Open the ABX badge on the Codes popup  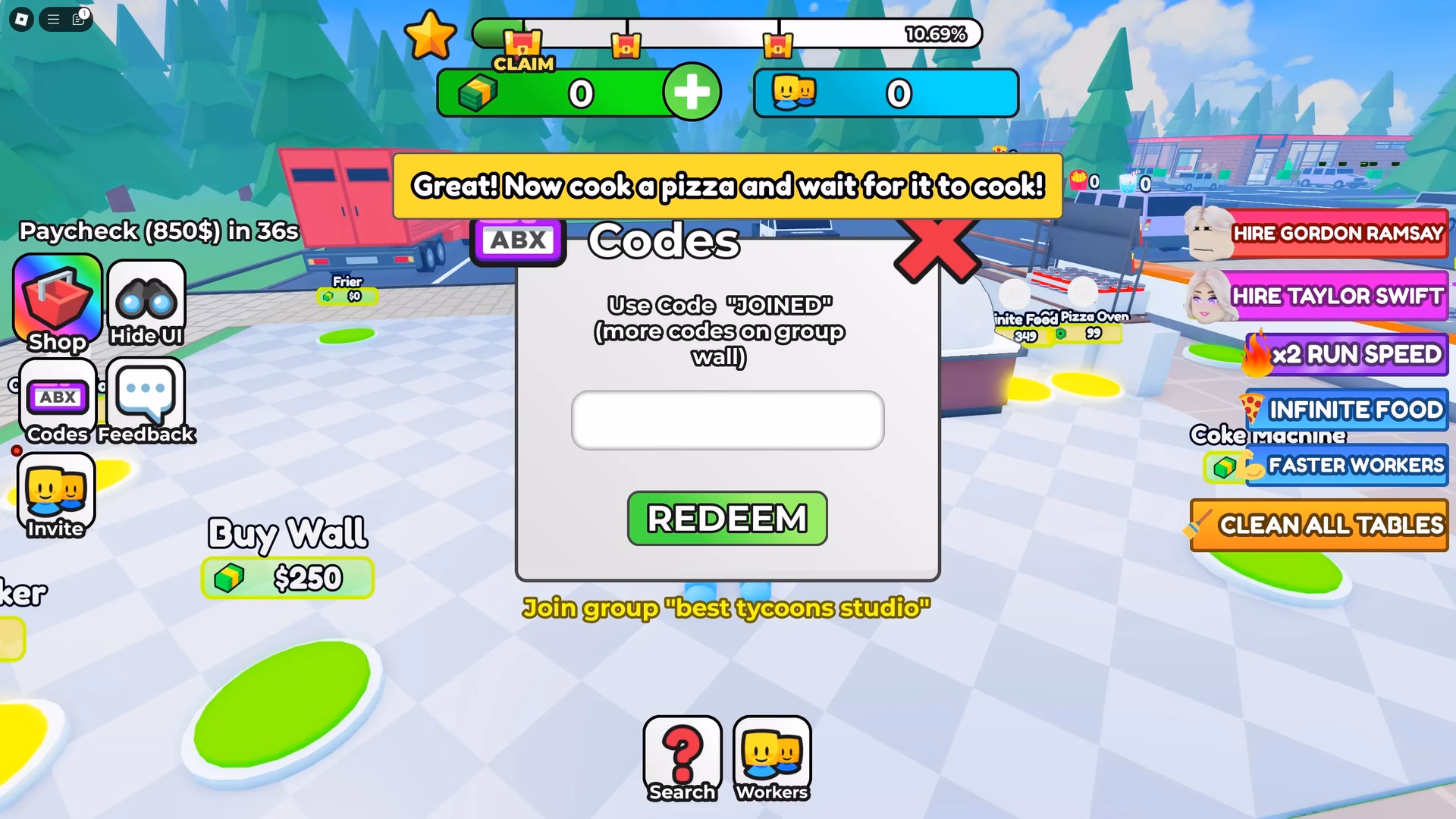518,240
